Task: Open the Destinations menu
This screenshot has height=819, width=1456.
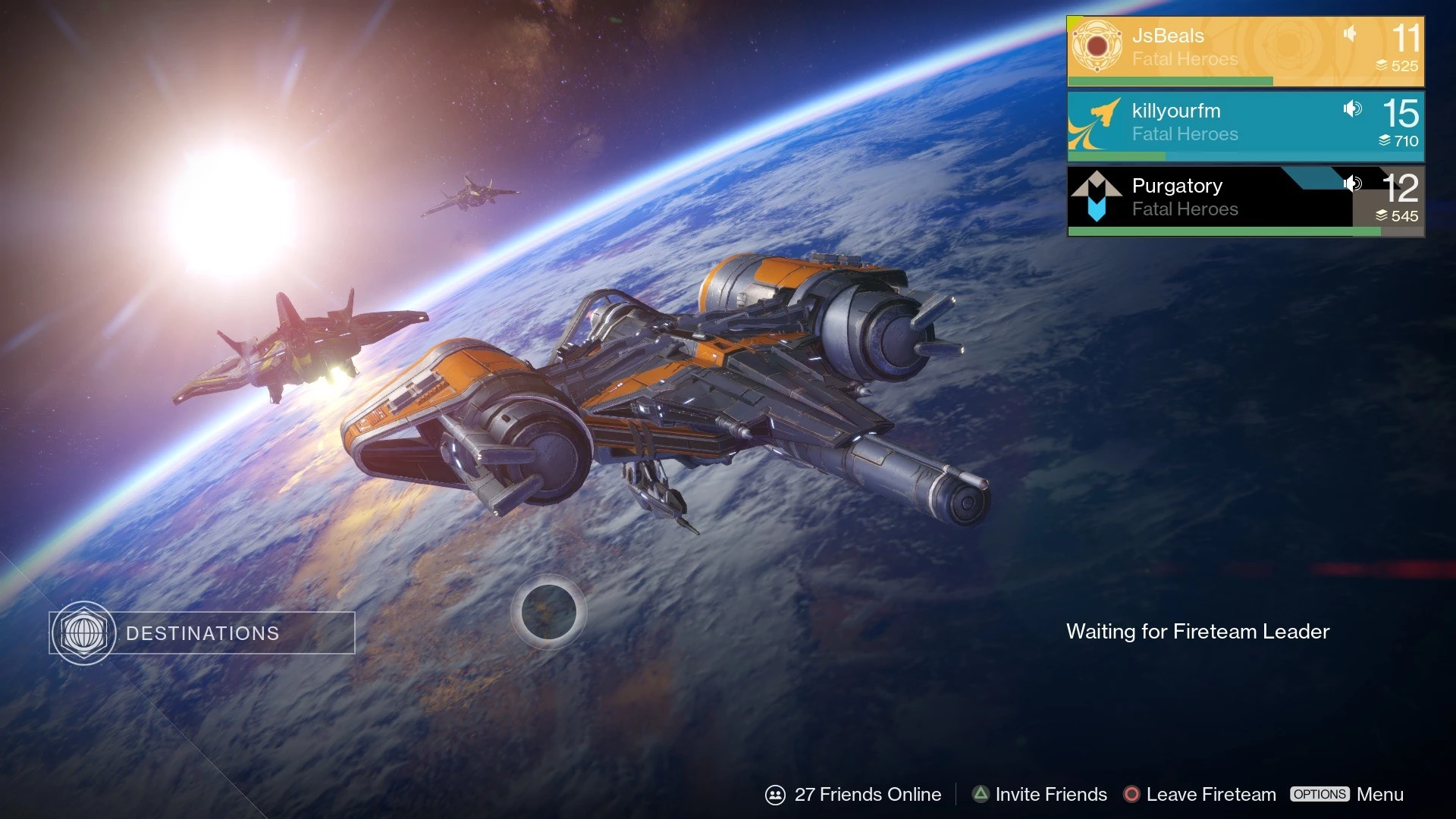Action: (202, 633)
